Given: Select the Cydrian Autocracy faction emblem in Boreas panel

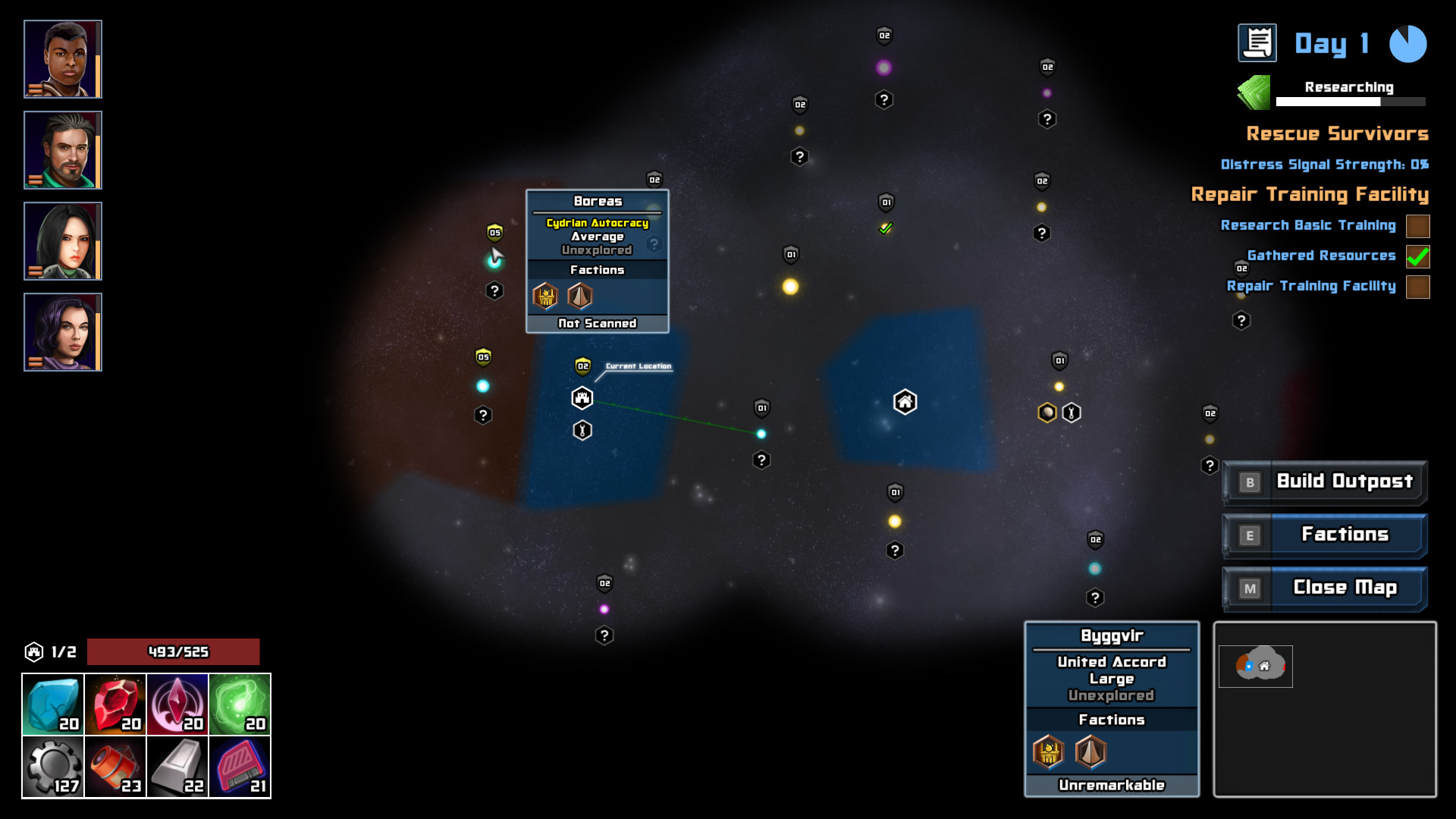Looking at the screenshot, I should pyautogui.click(x=544, y=296).
